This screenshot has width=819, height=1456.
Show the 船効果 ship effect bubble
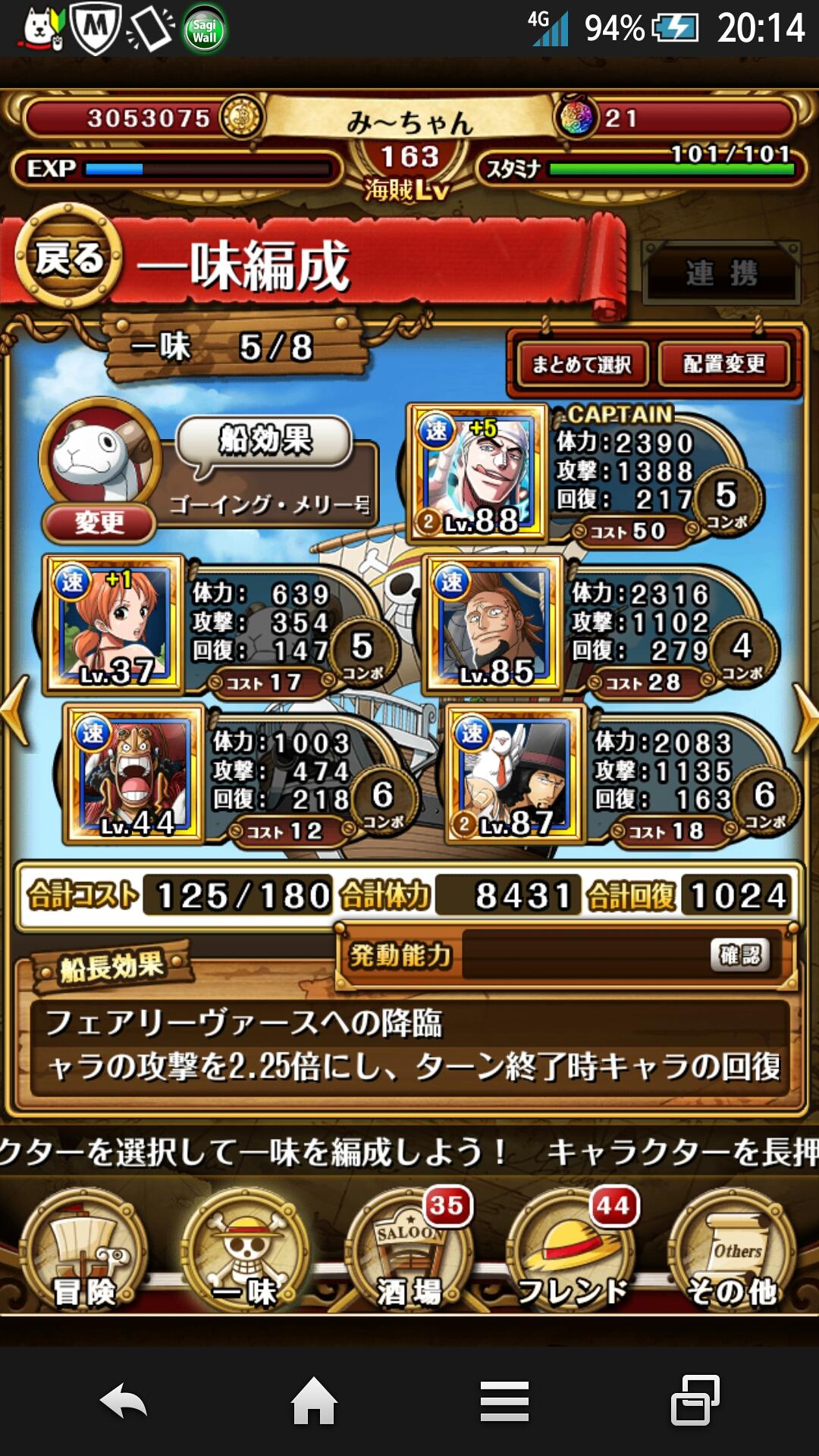click(x=265, y=441)
